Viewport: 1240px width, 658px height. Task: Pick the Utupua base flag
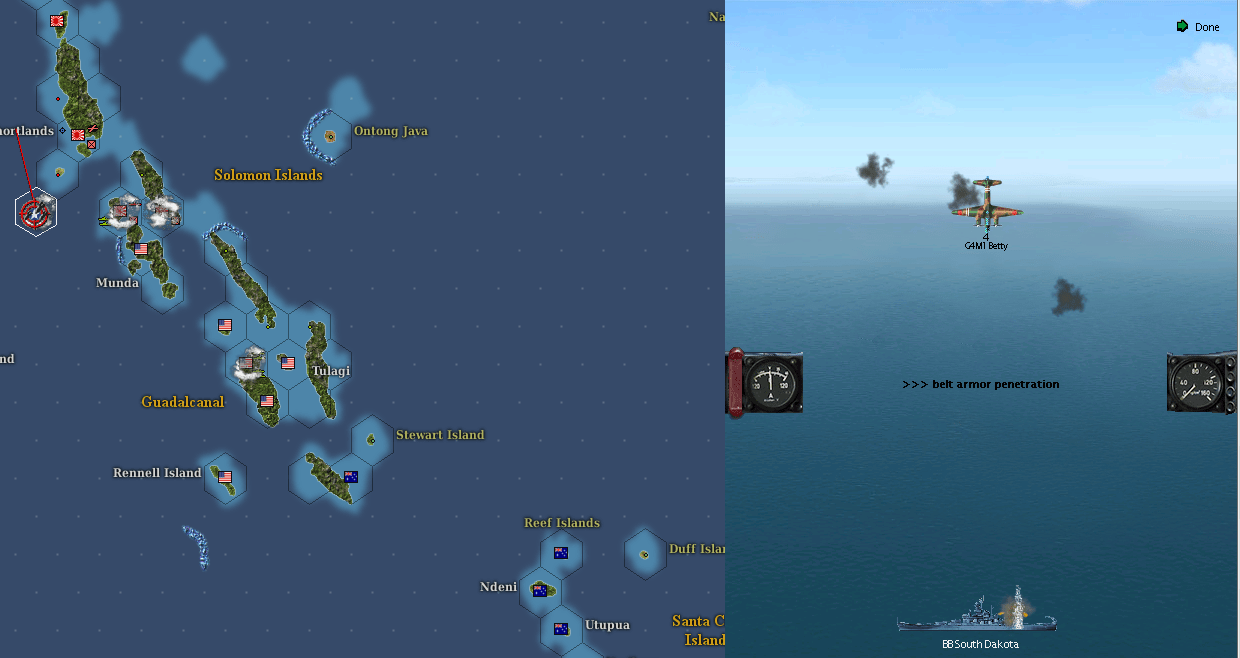[x=561, y=628]
